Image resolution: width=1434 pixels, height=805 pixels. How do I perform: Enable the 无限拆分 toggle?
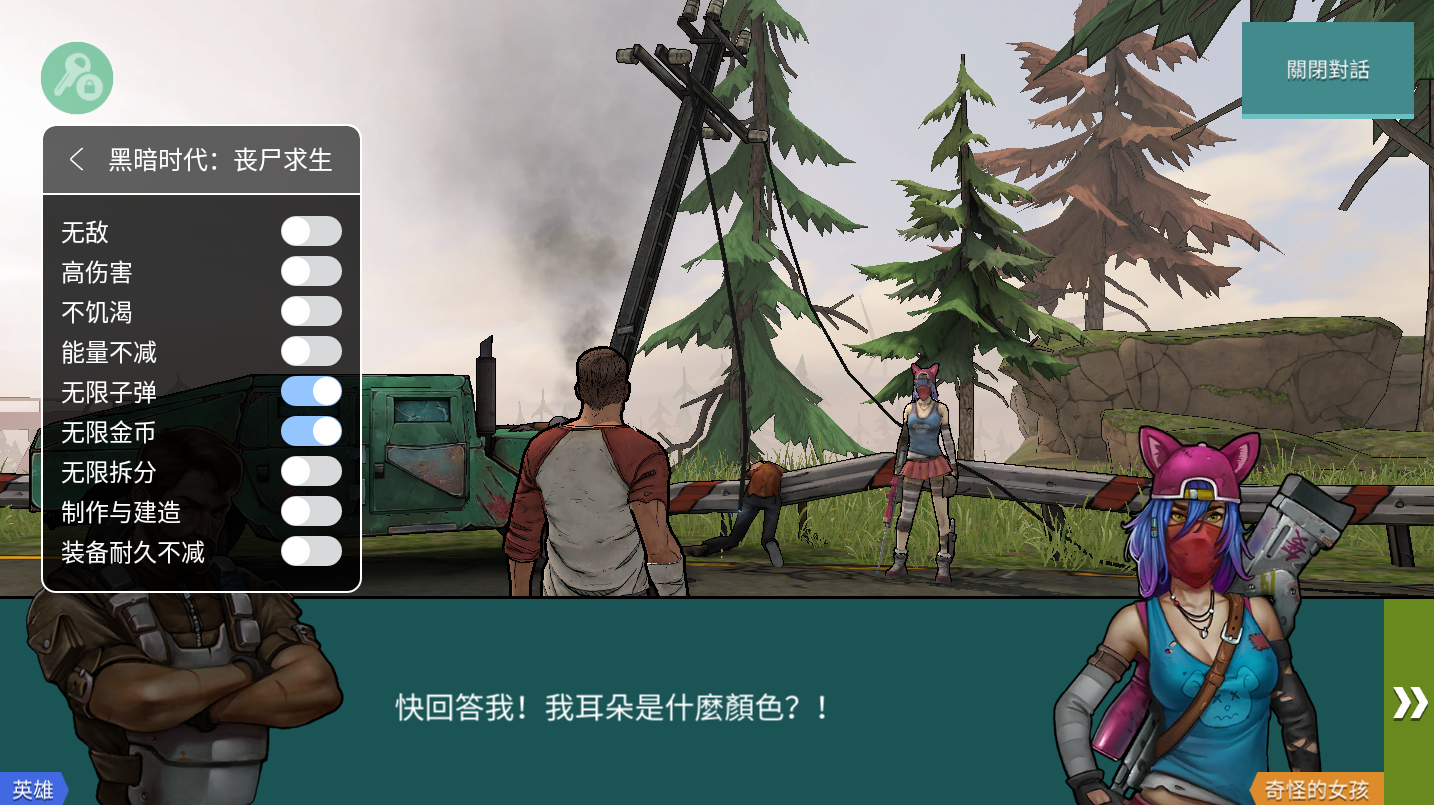(311, 471)
